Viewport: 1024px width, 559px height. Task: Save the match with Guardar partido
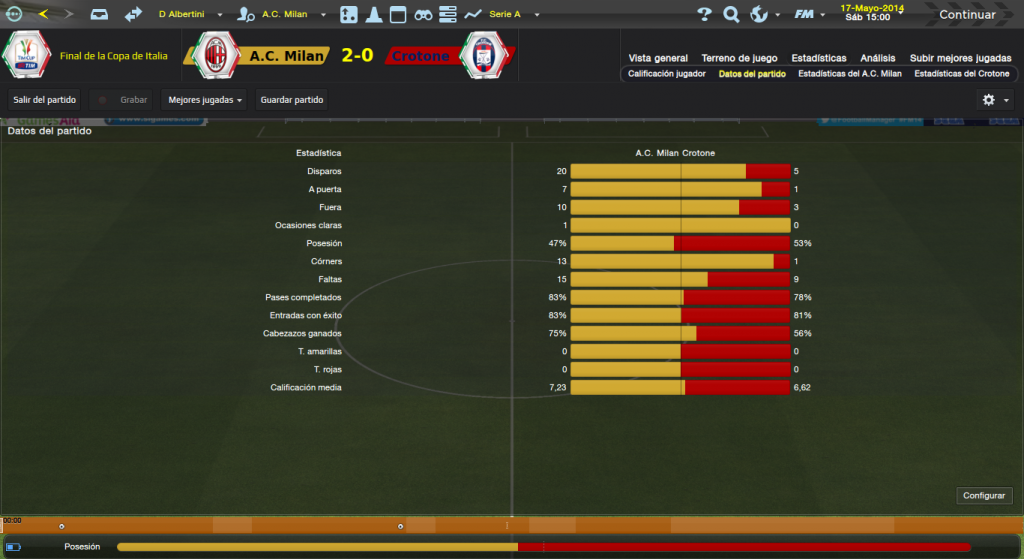[291, 100]
